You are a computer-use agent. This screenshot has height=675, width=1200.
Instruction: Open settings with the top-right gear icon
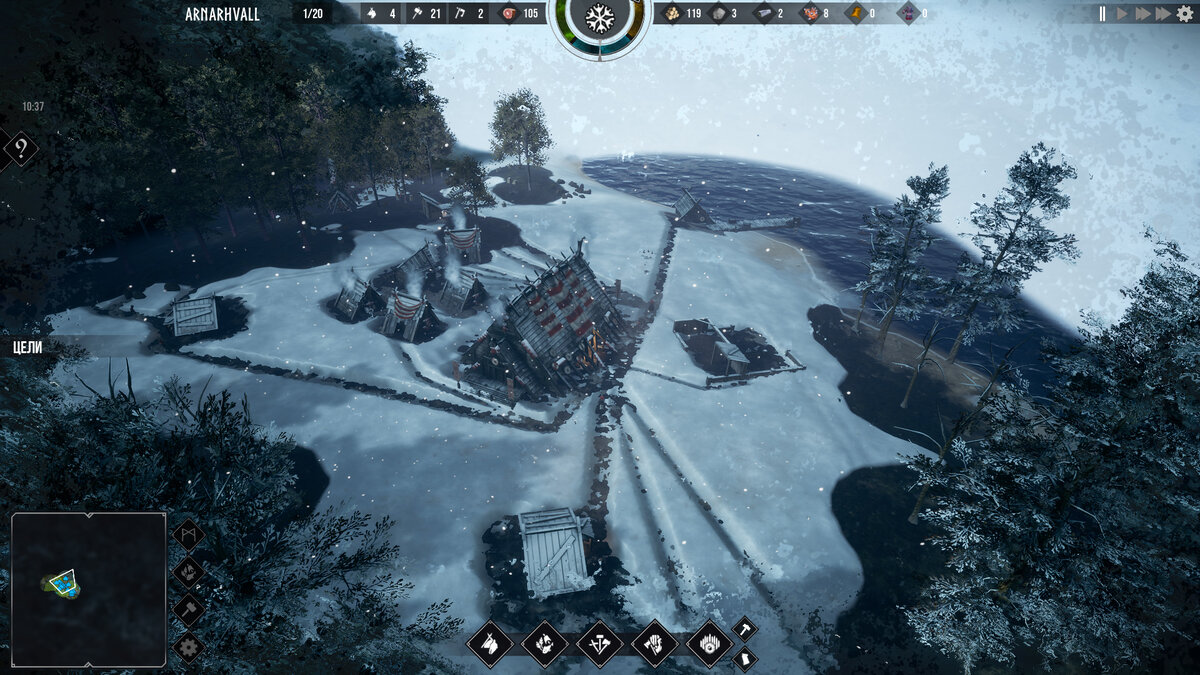[1185, 14]
